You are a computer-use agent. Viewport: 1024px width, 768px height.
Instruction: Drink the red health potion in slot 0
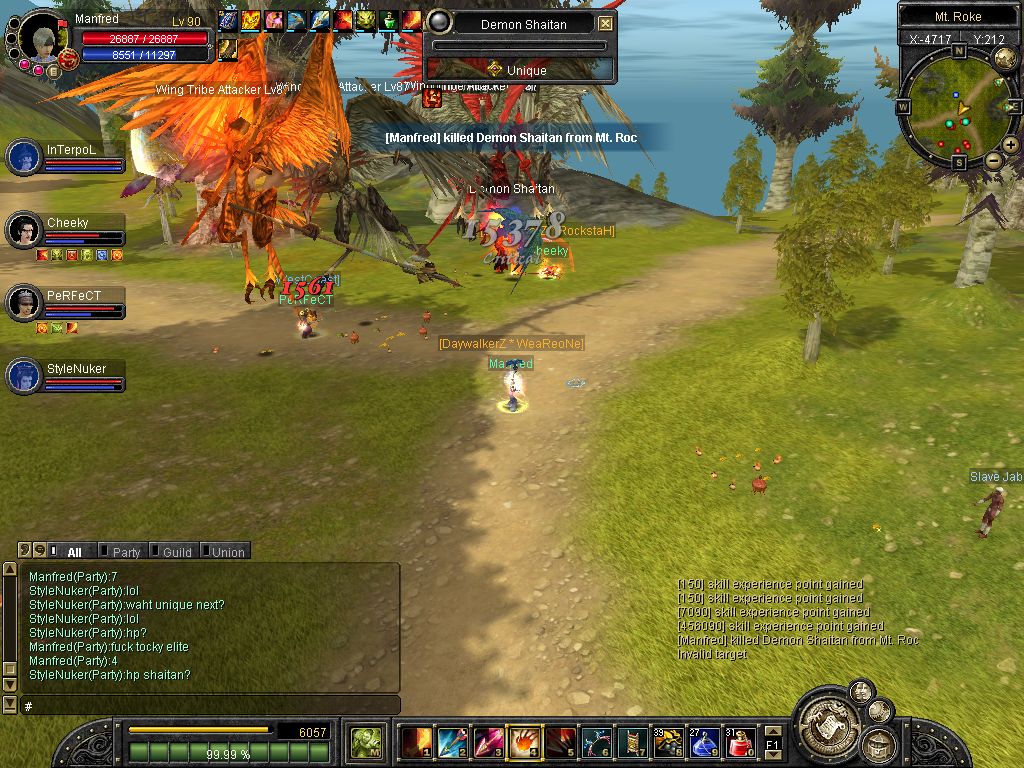click(740, 742)
